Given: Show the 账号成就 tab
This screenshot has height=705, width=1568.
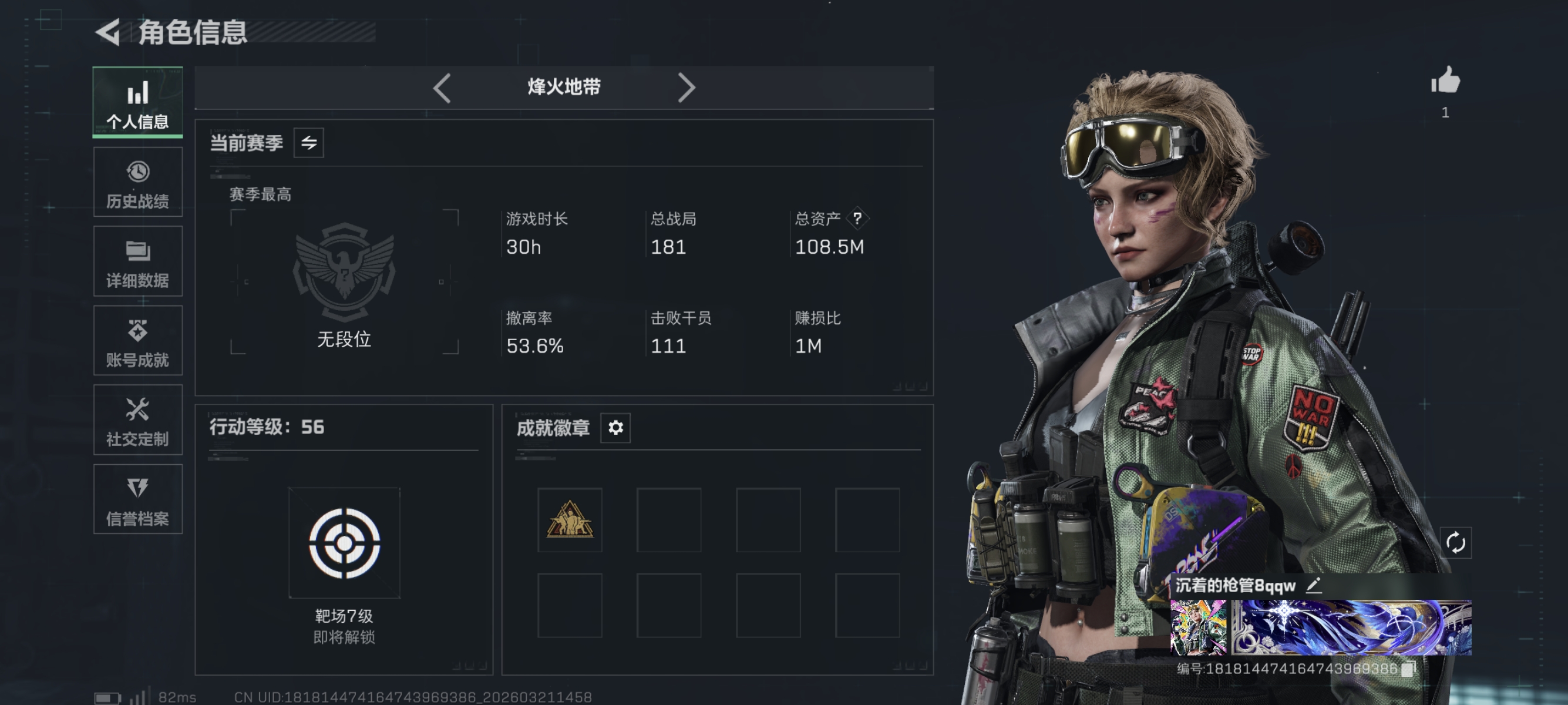Looking at the screenshot, I should [x=137, y=341].
